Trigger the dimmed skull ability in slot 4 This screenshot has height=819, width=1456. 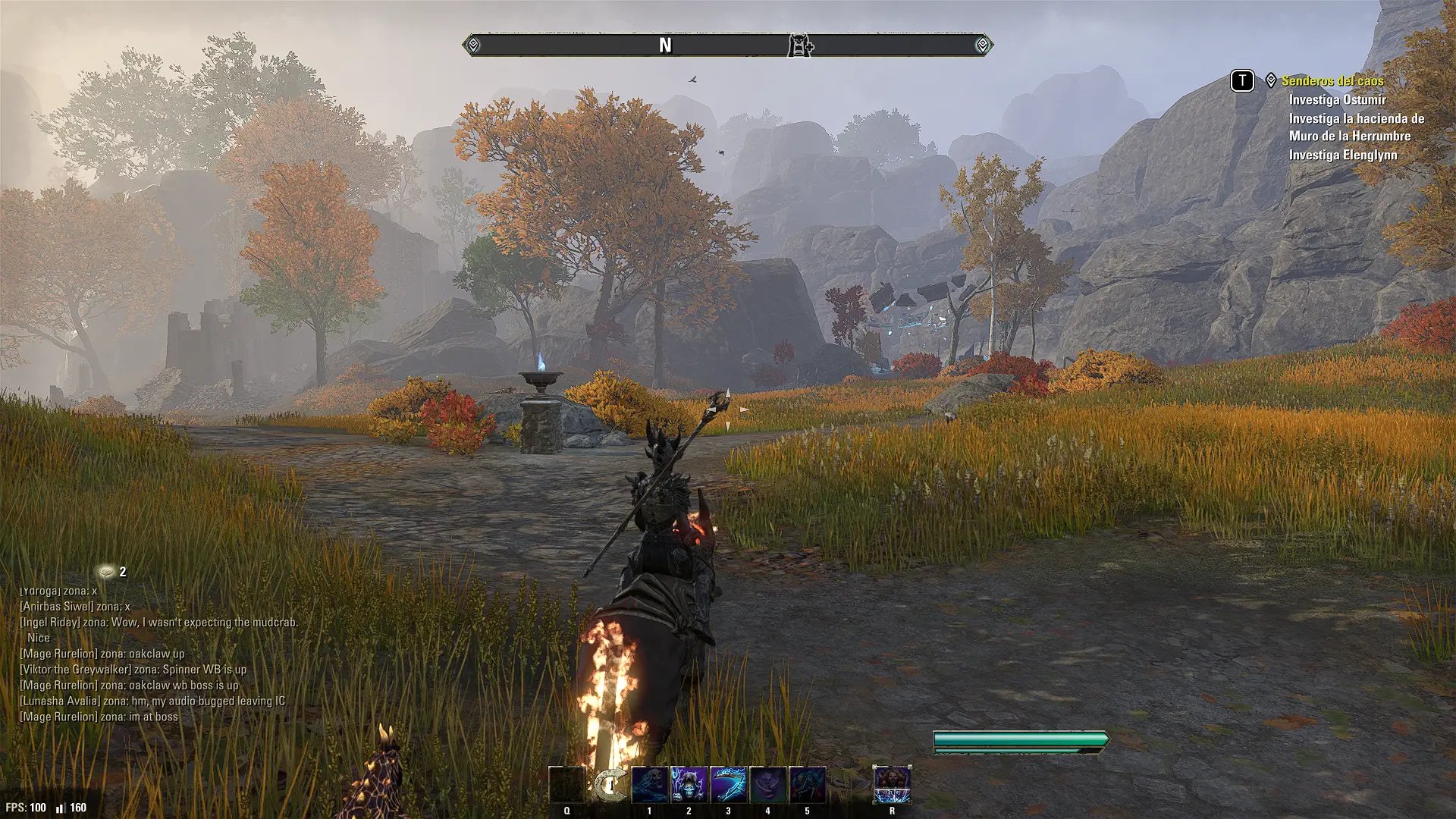coord(768,785)
